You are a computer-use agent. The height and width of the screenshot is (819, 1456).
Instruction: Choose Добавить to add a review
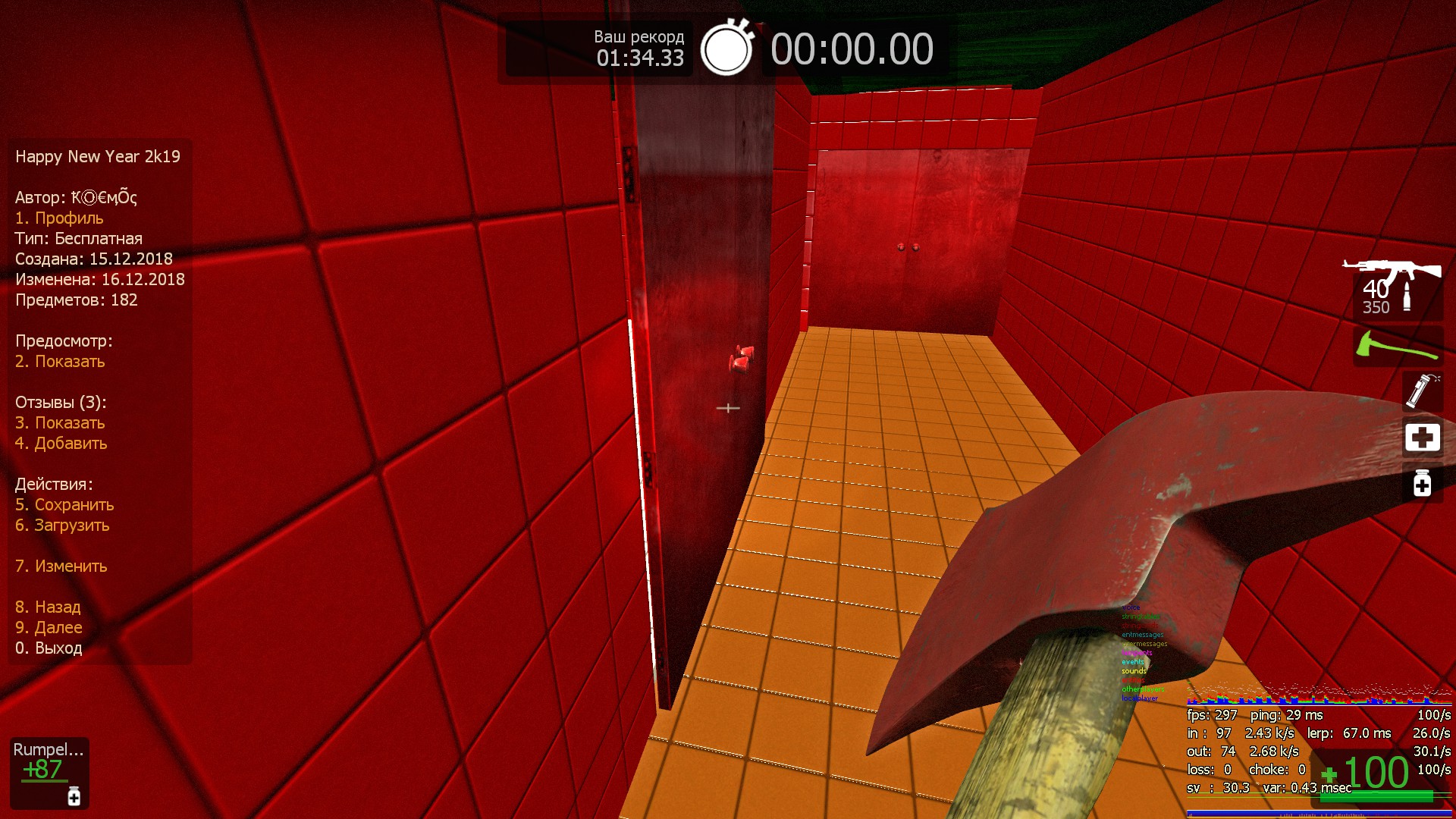coord(61,444)
